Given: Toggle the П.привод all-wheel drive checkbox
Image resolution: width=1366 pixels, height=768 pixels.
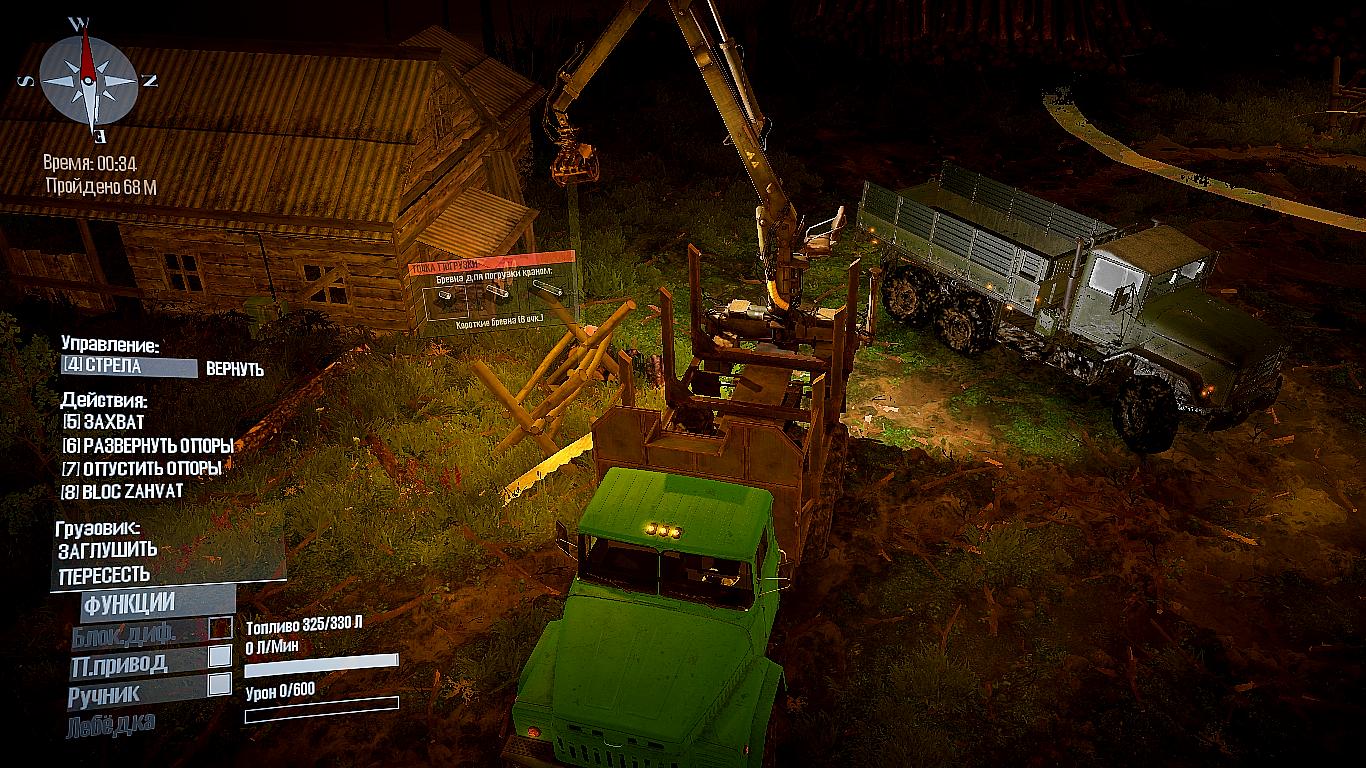Looking at the screenshot, I should pos(219,657).
